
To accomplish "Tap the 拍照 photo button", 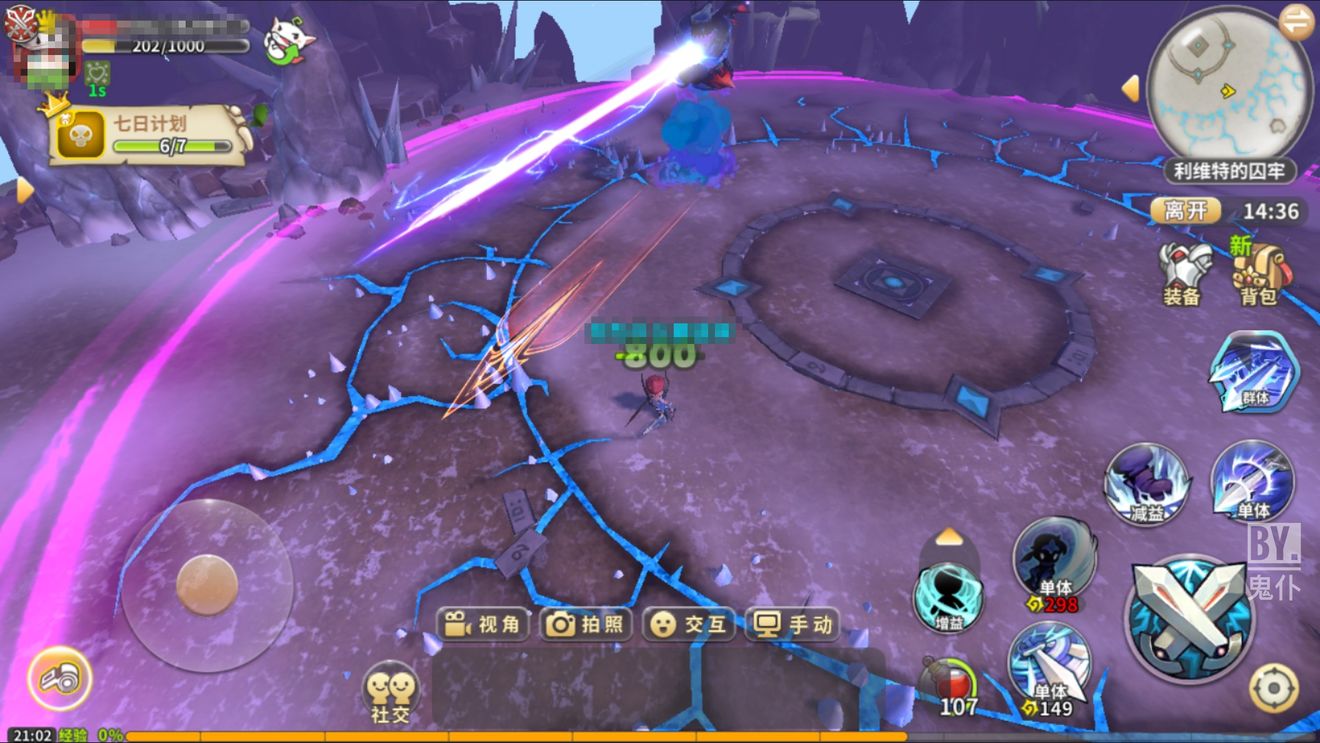I will click(589, 625).
